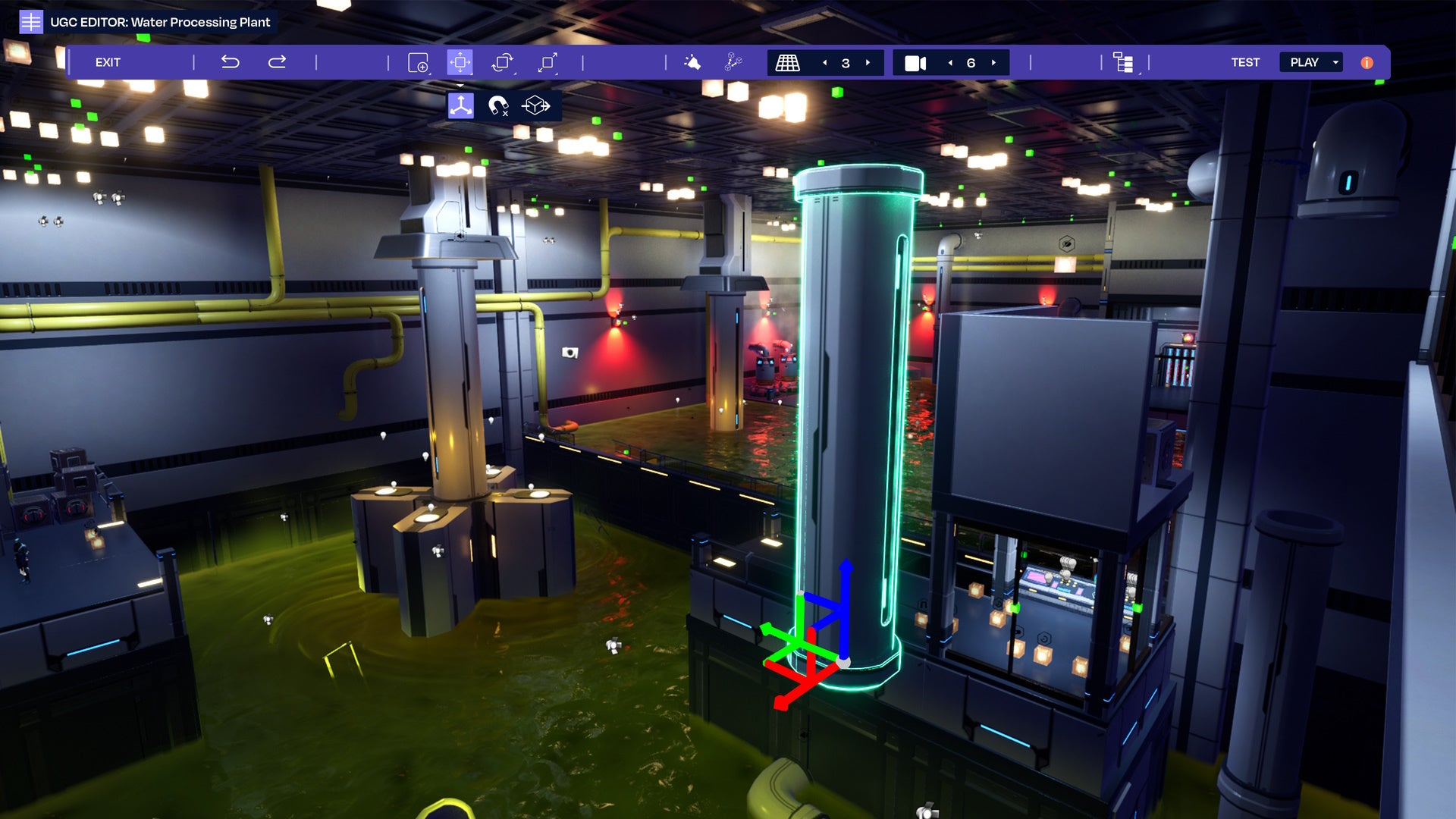
Task: Decrease the camera speed value
Action: click(x=950, y=63)
